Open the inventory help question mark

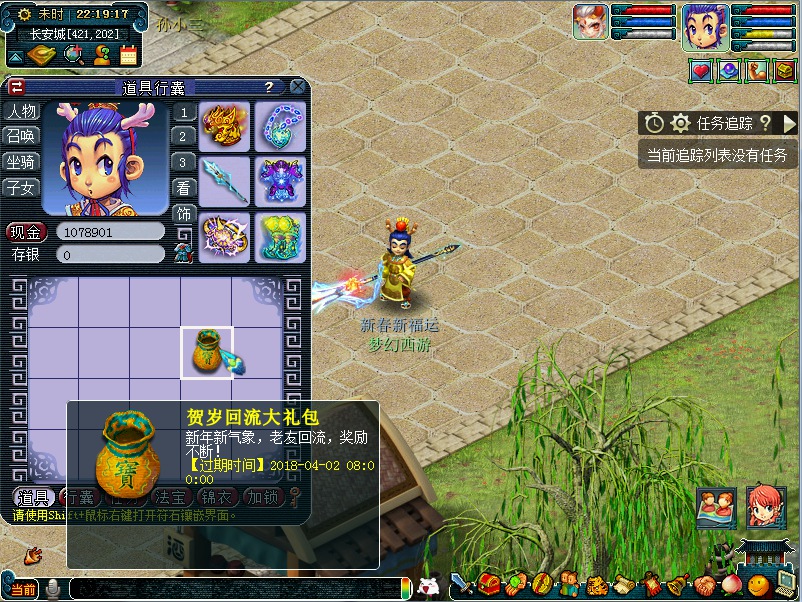coord(269,87)
